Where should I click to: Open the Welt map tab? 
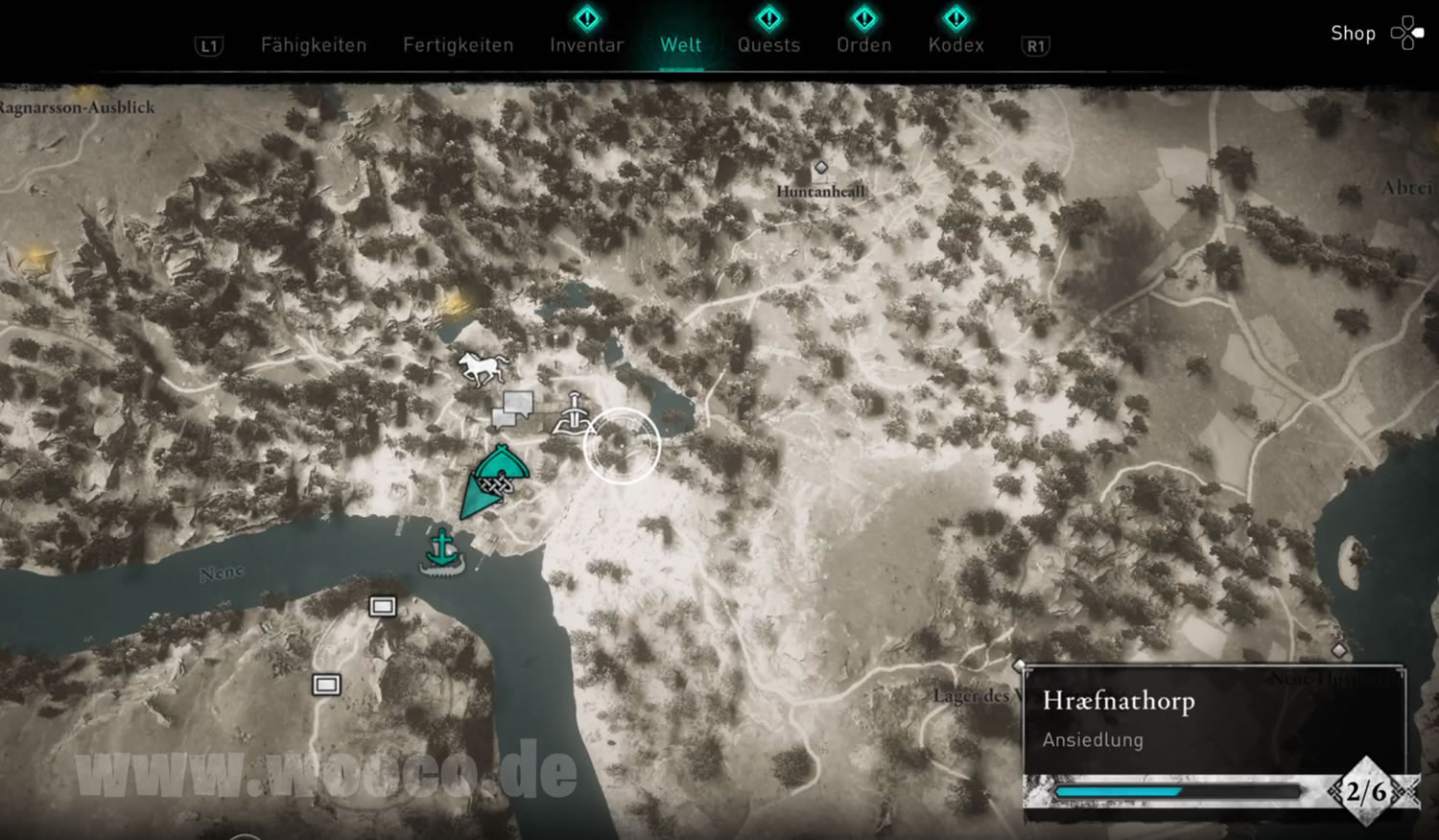point(680,45)
